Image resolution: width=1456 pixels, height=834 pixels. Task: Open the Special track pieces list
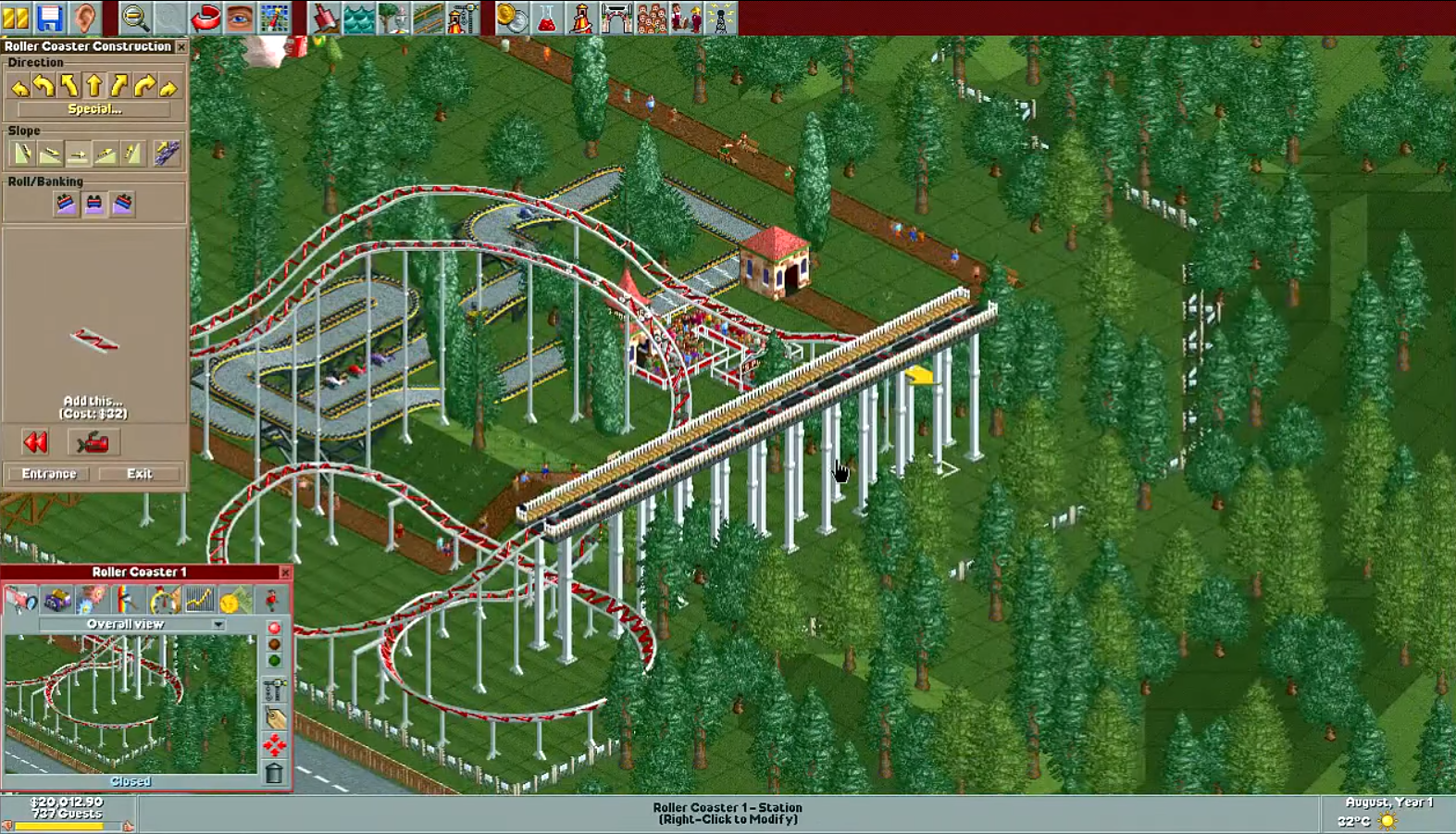click(x=95, y=108)
